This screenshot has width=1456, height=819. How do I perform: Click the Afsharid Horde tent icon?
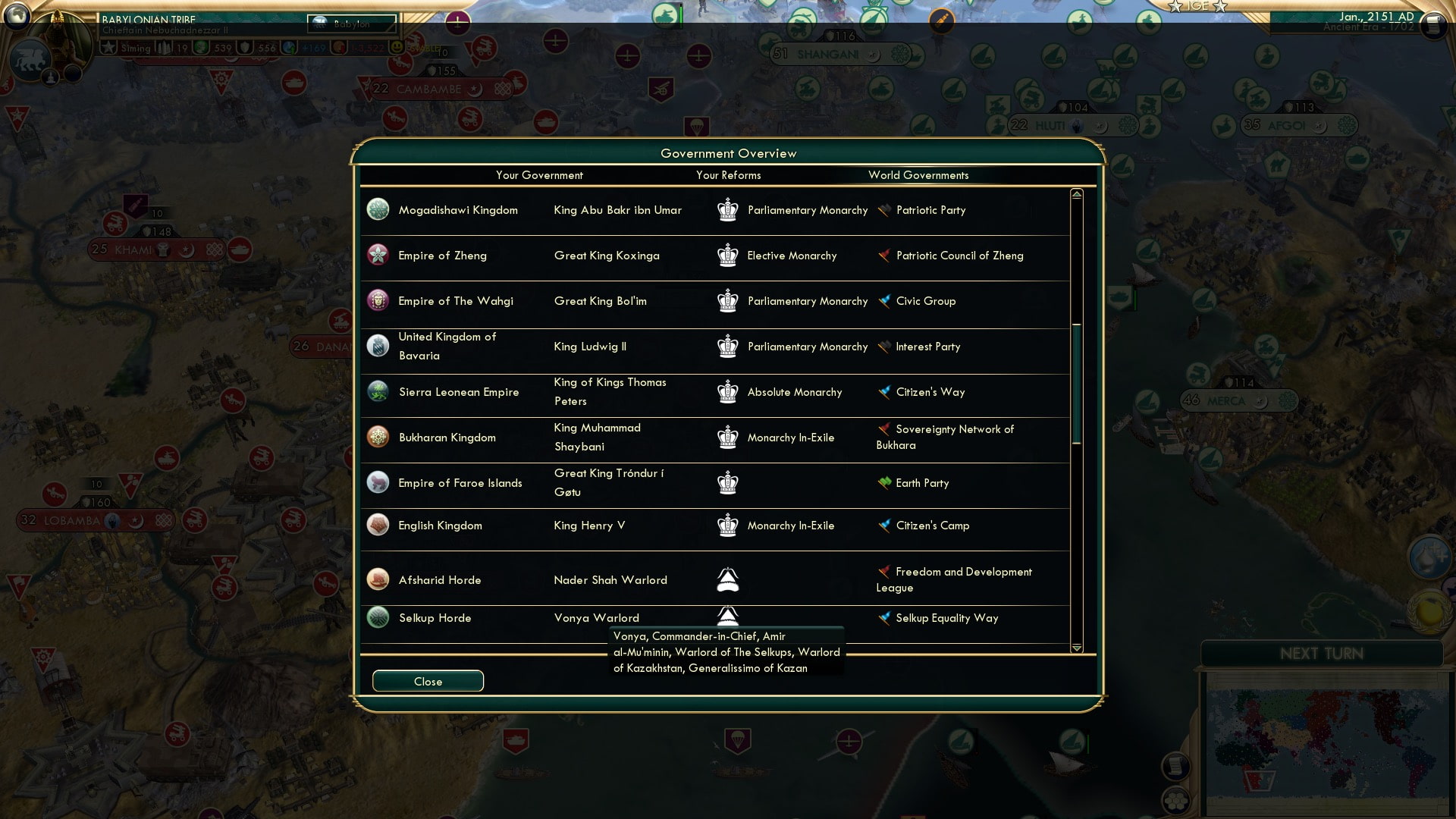(x=726, y=579)
